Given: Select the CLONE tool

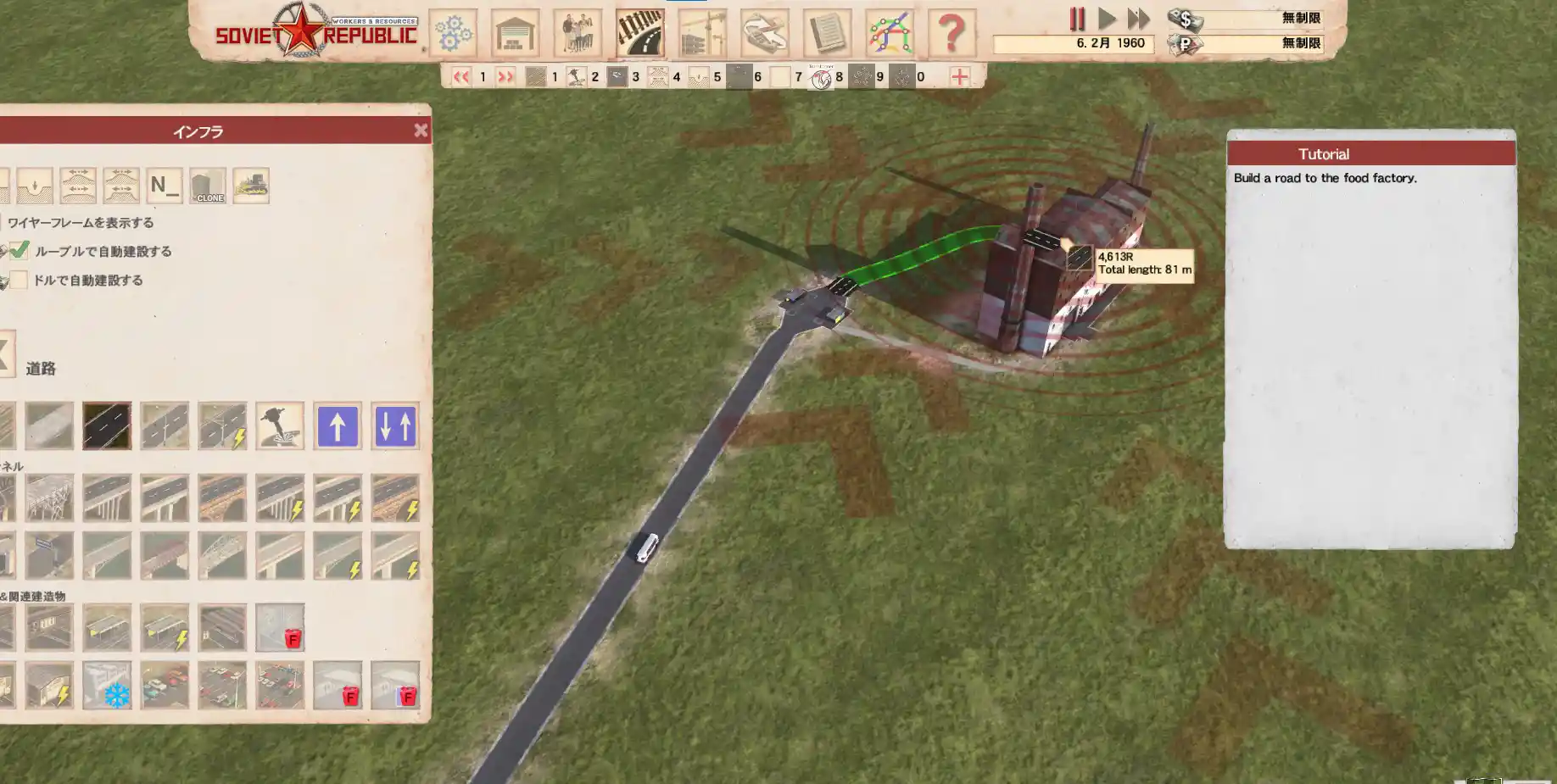Looking at the screenshot, I should [208, 186].
